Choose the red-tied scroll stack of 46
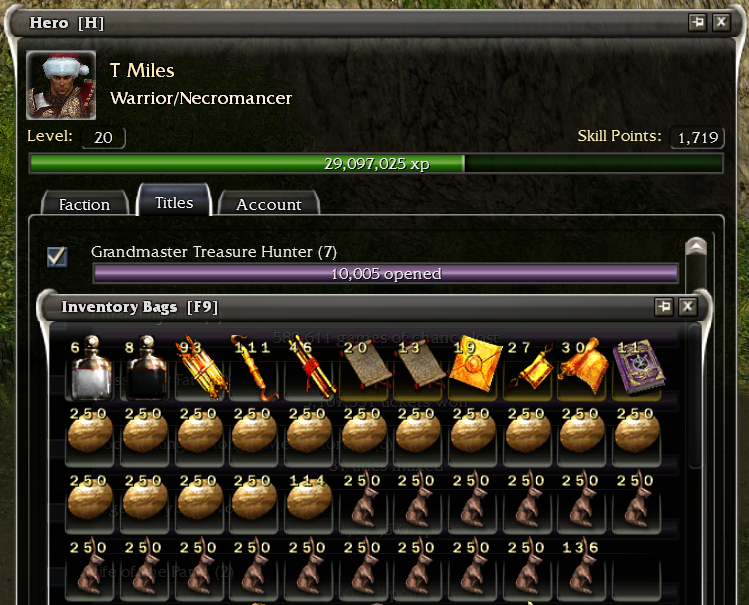Image resolution: width=749 pixels, height=605 pixels. coord(305,367)
